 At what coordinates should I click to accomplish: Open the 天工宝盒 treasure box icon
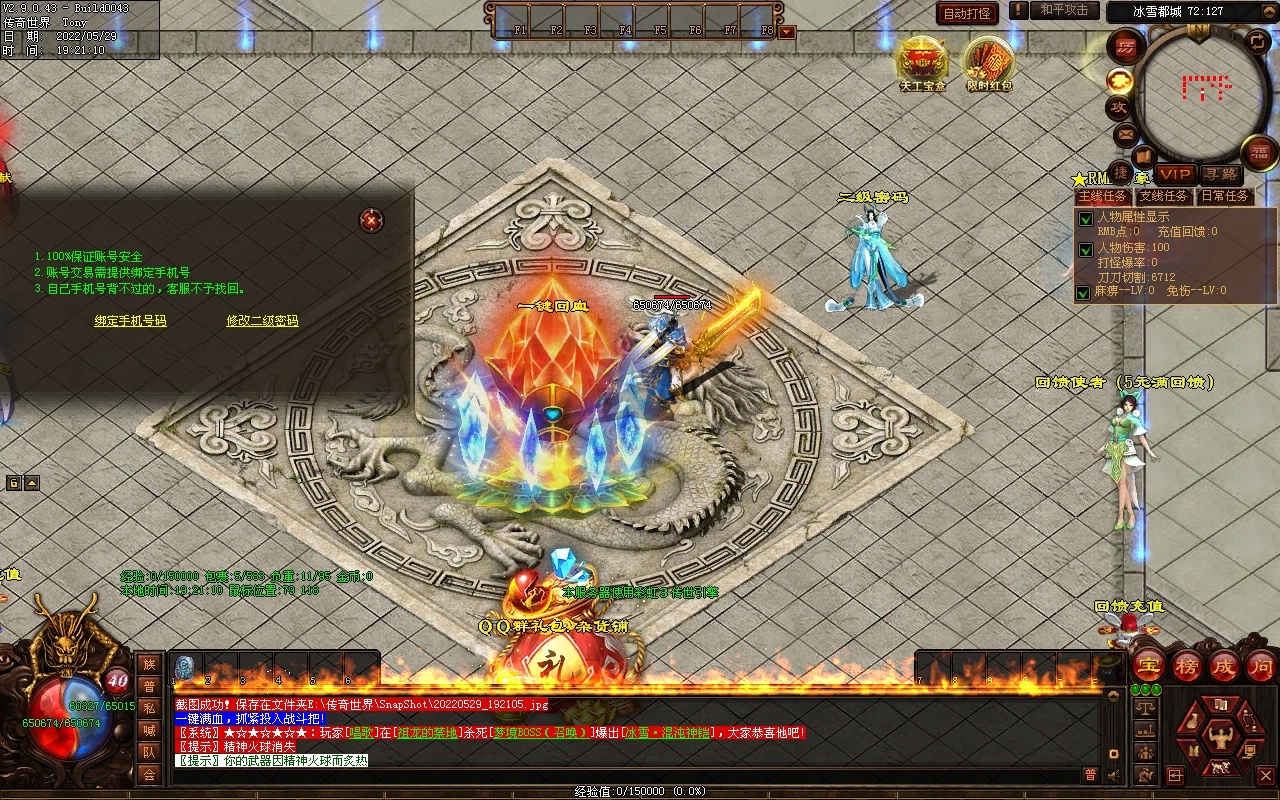pyautogui.click(x=921, y=62)
